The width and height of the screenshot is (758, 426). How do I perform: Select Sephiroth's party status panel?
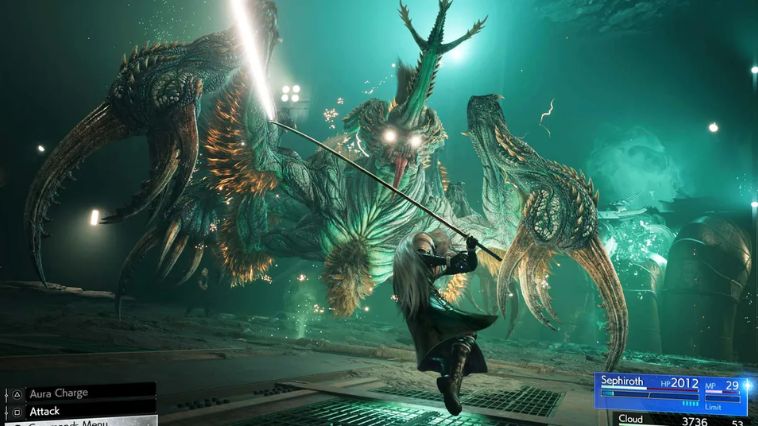click(x=670, y=393)
